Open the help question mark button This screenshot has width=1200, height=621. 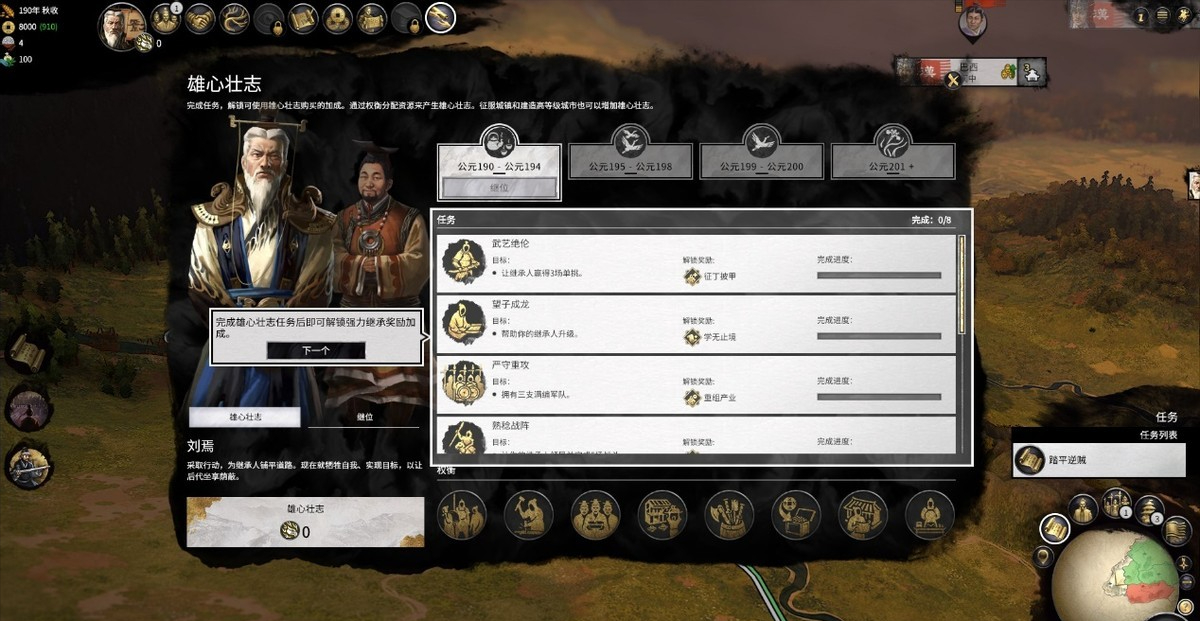tap(1142, 17)
